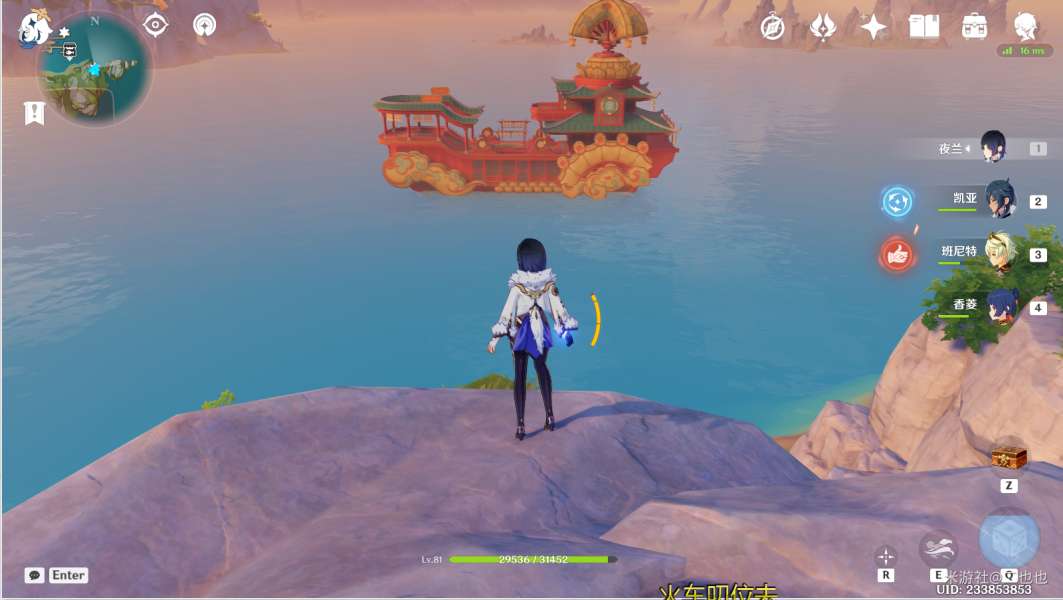The height and width of the screenshot is (600, 1063).
Task: Open the quest log bookmark icon
Action: click(34, 113)
